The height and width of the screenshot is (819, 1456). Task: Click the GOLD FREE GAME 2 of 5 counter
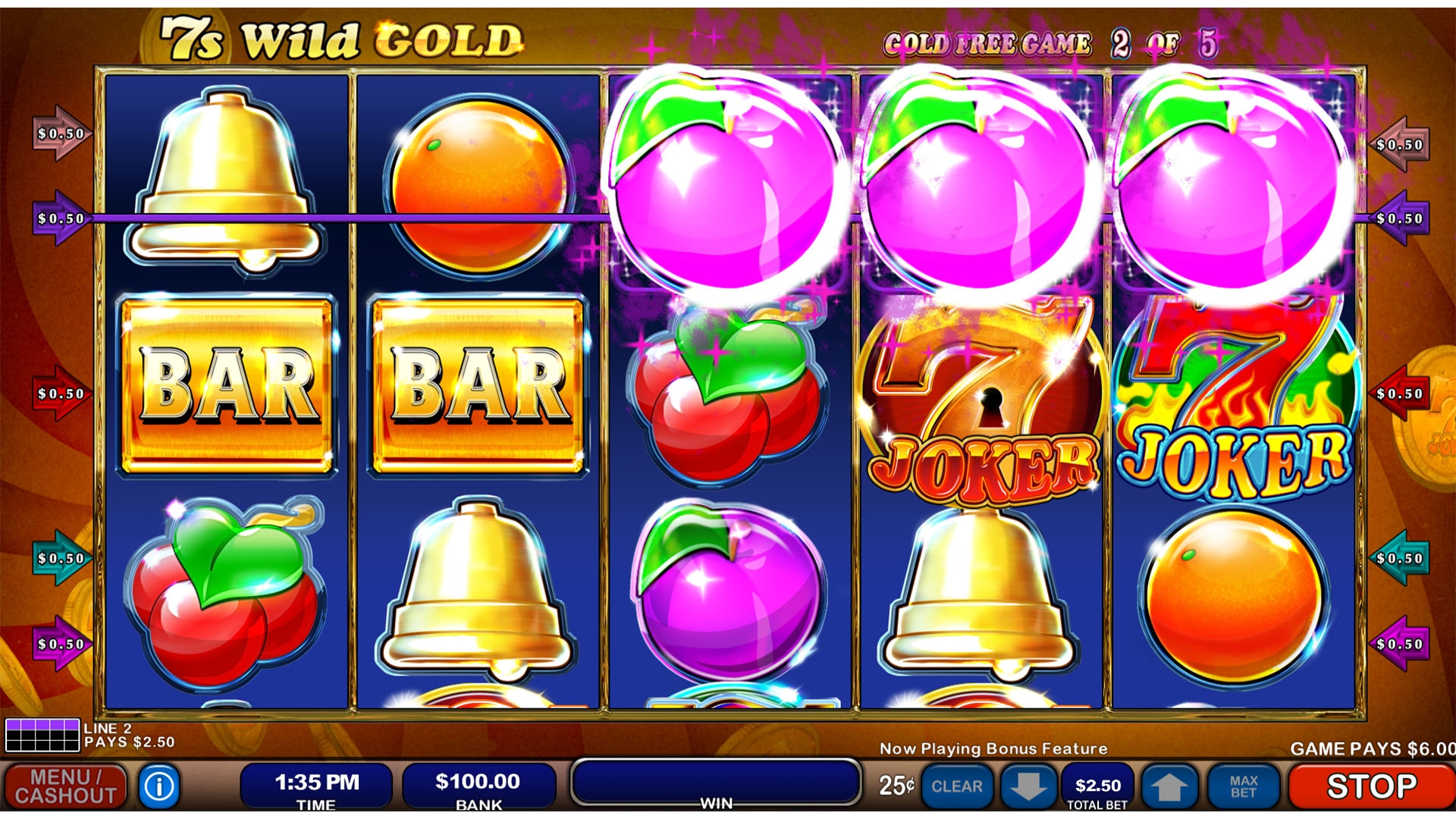tap(1053, 43)
